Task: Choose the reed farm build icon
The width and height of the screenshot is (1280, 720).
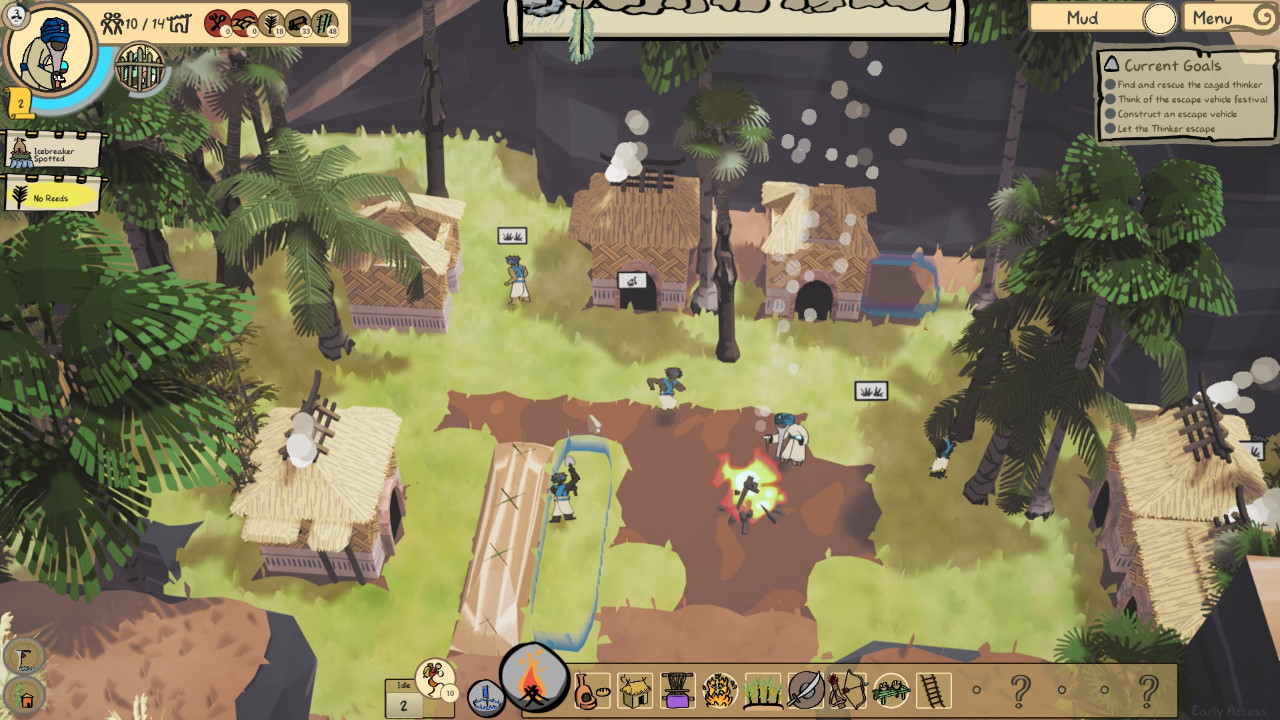Action: tap(763, 689)
